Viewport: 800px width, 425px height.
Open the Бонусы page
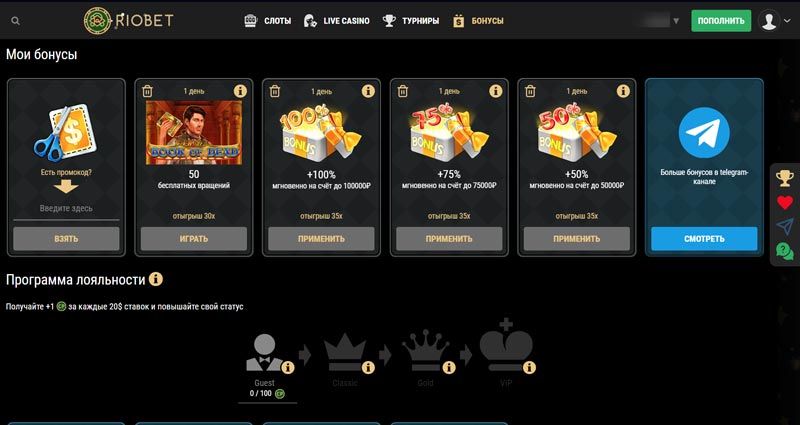[478, 20]
